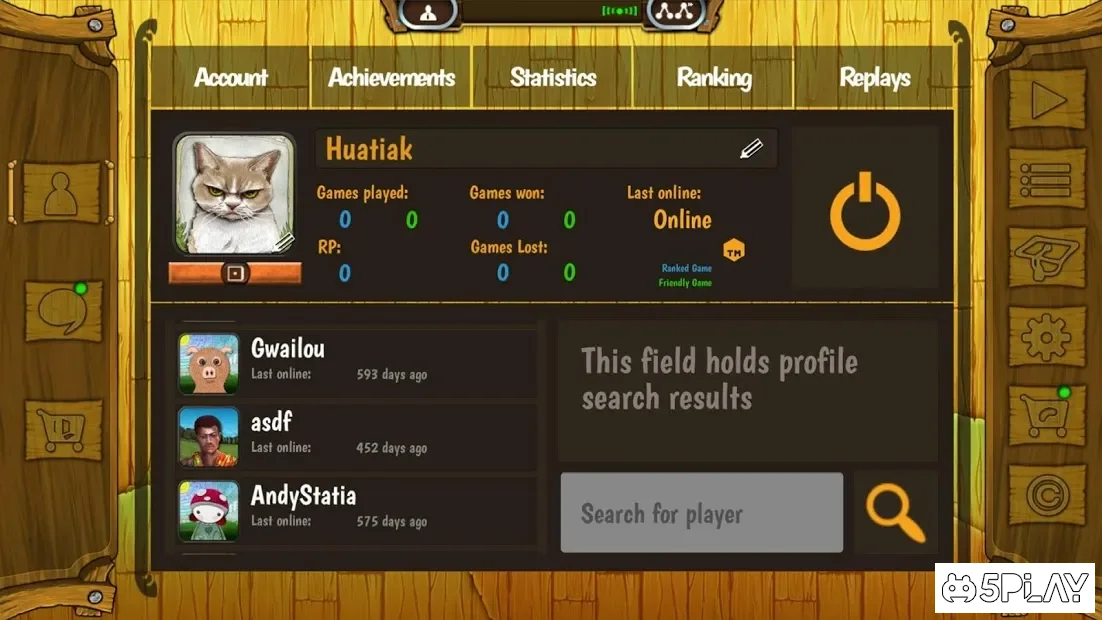Open the Achievements tab
This screenshot has width=1102, height=620.
[x=391, y=78]
